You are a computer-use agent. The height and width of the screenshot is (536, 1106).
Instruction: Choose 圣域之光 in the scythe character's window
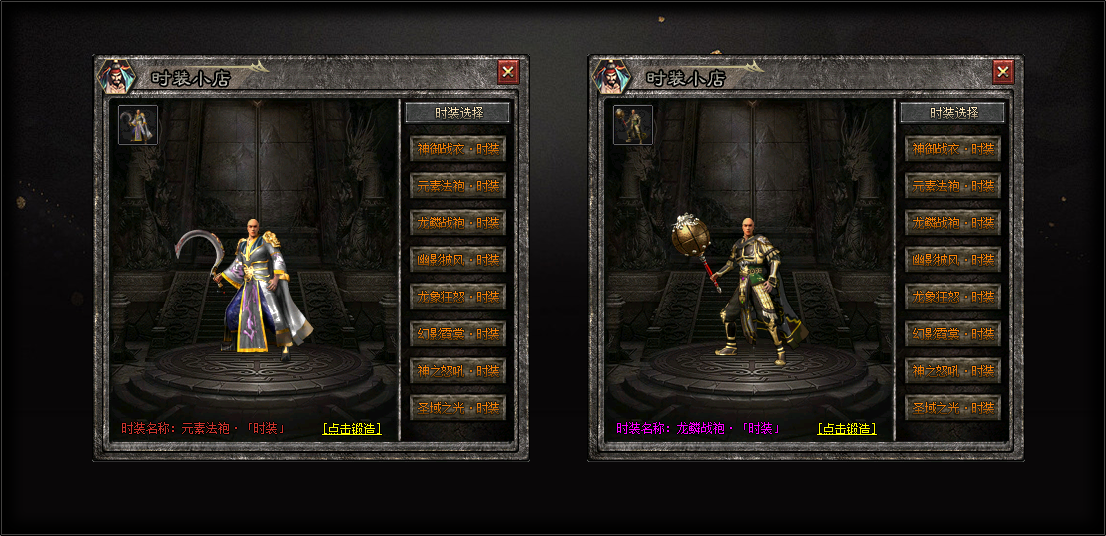pos(458,408)
